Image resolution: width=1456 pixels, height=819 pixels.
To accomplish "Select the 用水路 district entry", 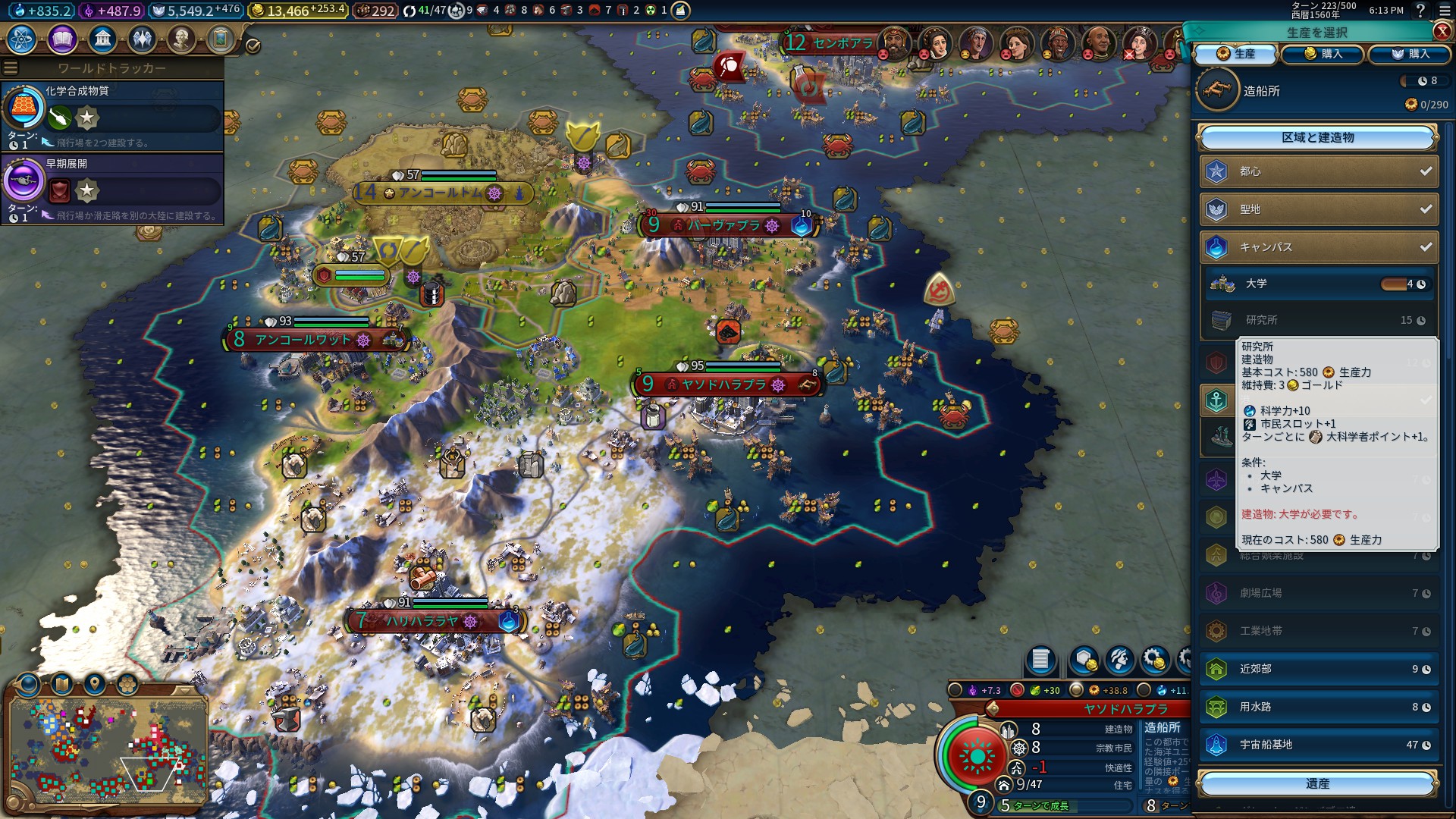I will pos(1319,707).
